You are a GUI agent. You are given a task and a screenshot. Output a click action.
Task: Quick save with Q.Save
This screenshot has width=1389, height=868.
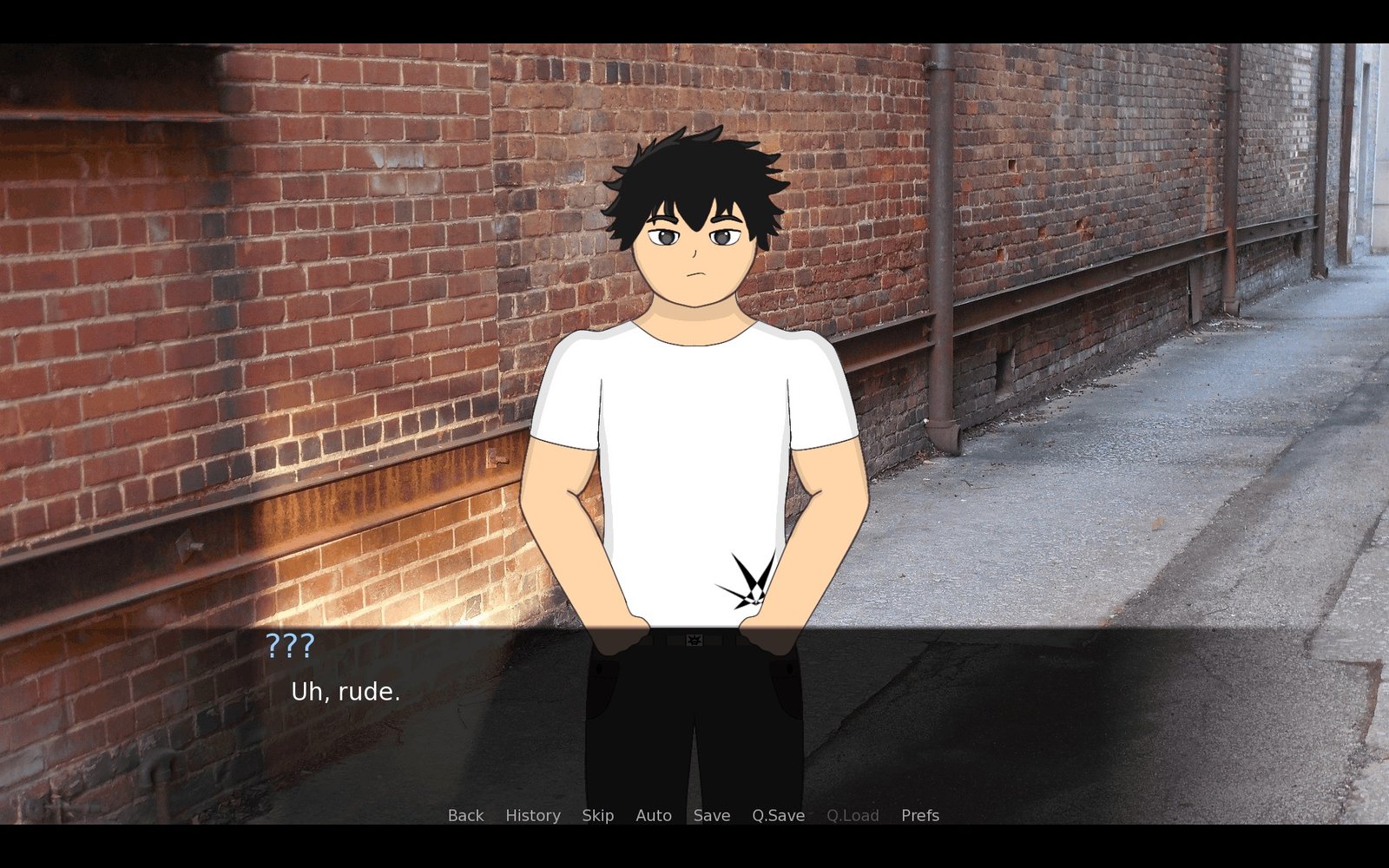click(x=778, y=815)
